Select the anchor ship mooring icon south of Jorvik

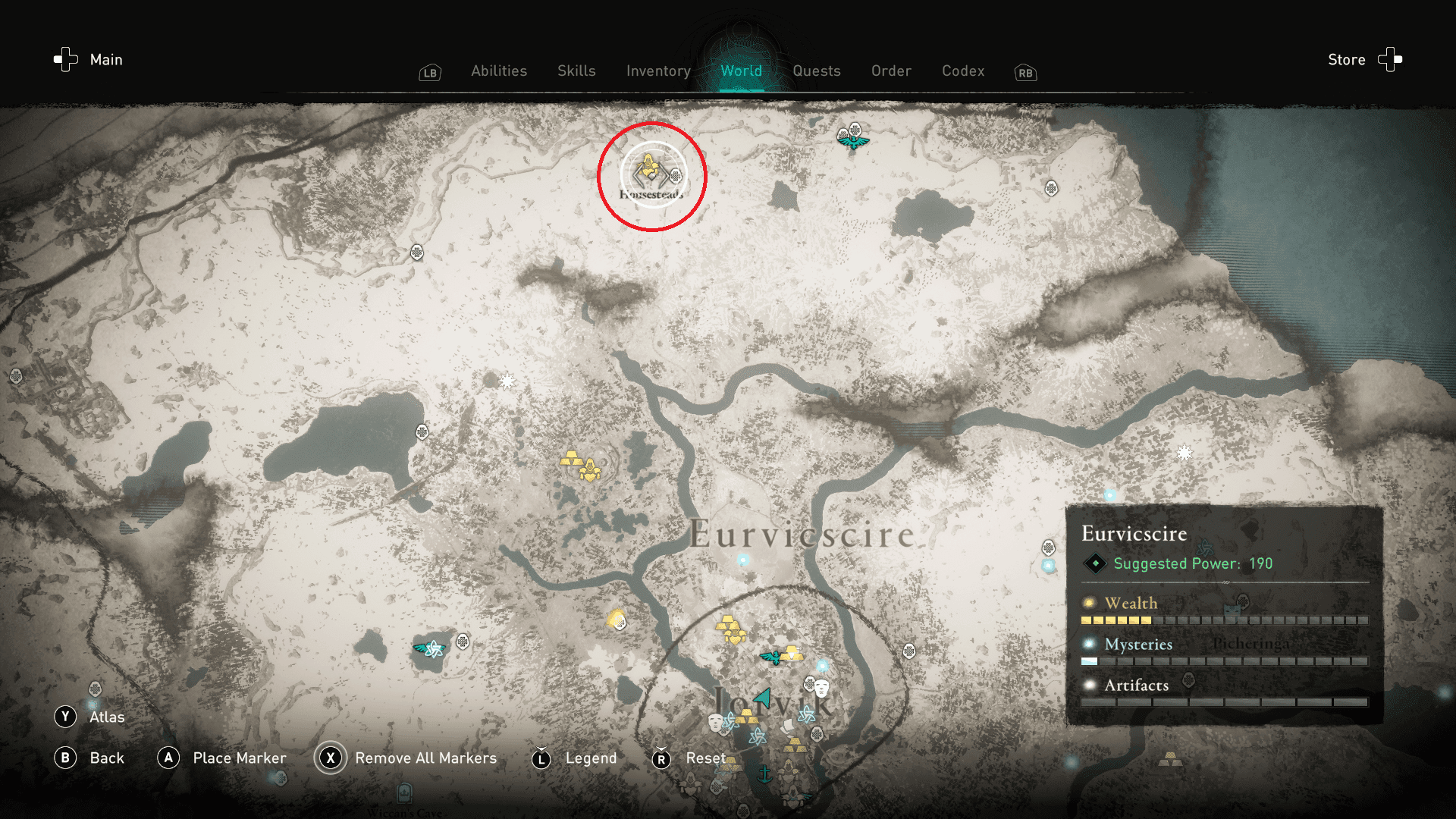point(765,775)
